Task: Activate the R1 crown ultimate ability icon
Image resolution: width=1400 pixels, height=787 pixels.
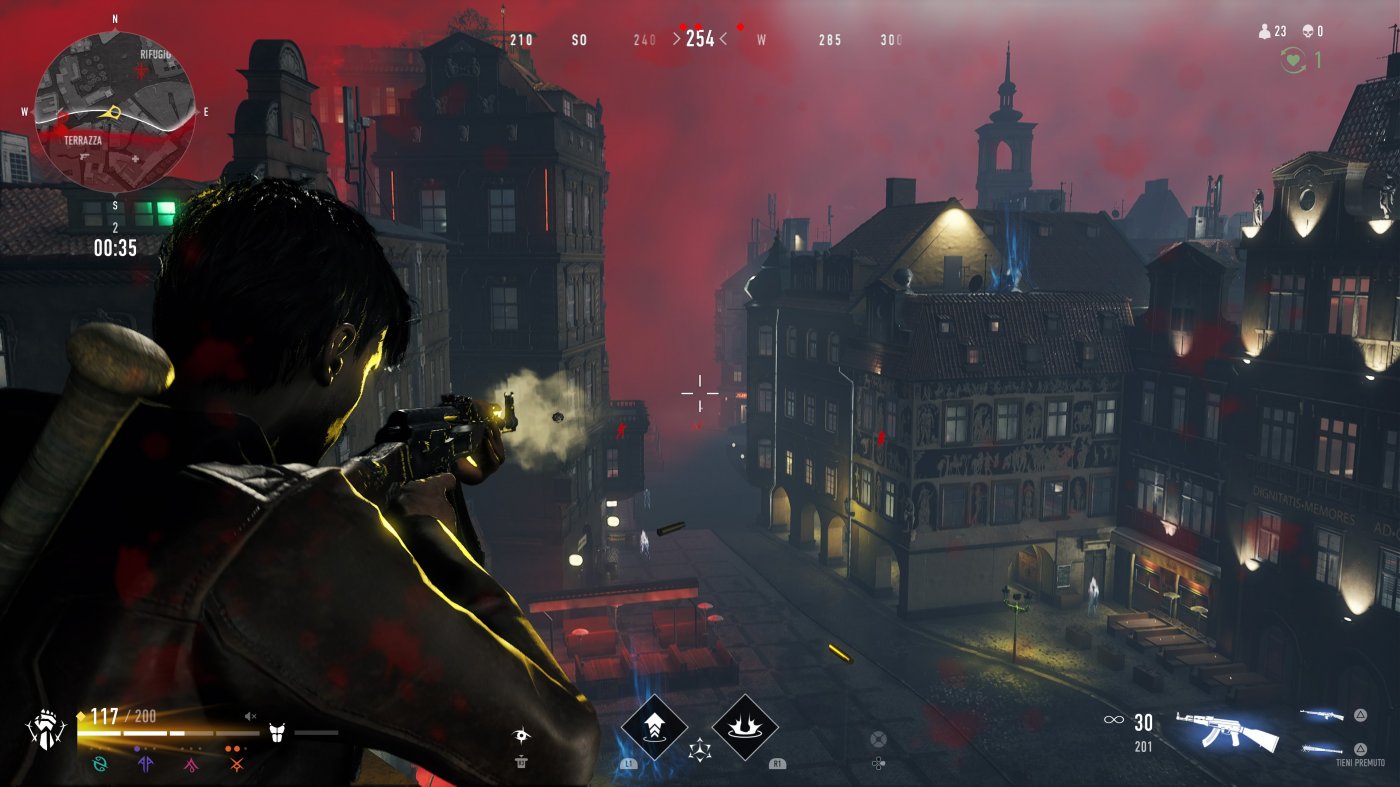Action: 745,728
